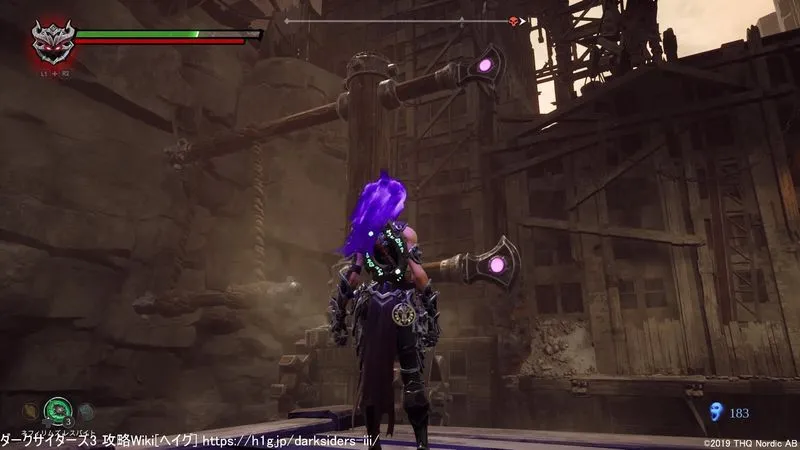Click the red skull marker on the compass
Viewport: 800px width, 450px height.
click(x=516, y=20)
